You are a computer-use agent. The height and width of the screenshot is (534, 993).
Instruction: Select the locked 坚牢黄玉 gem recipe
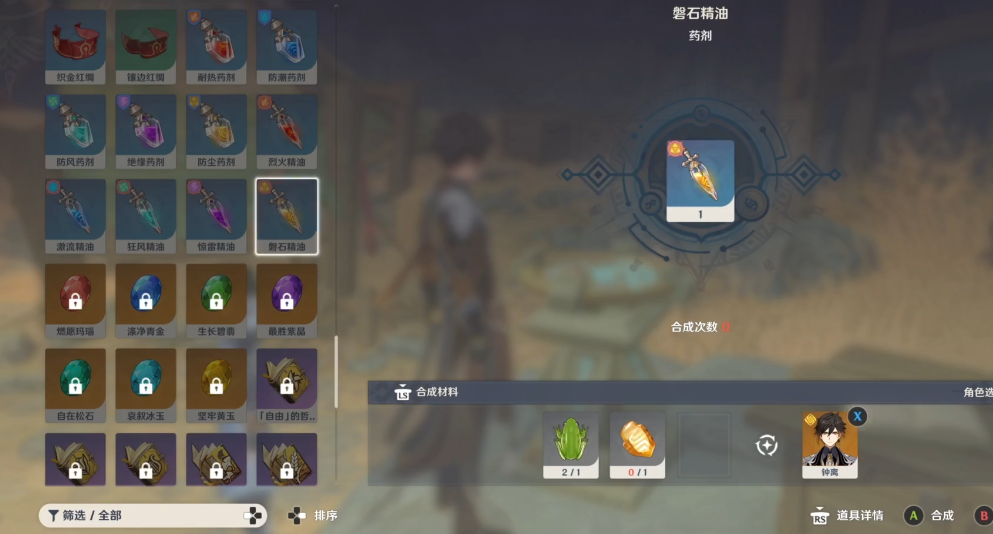coord(216,384)
